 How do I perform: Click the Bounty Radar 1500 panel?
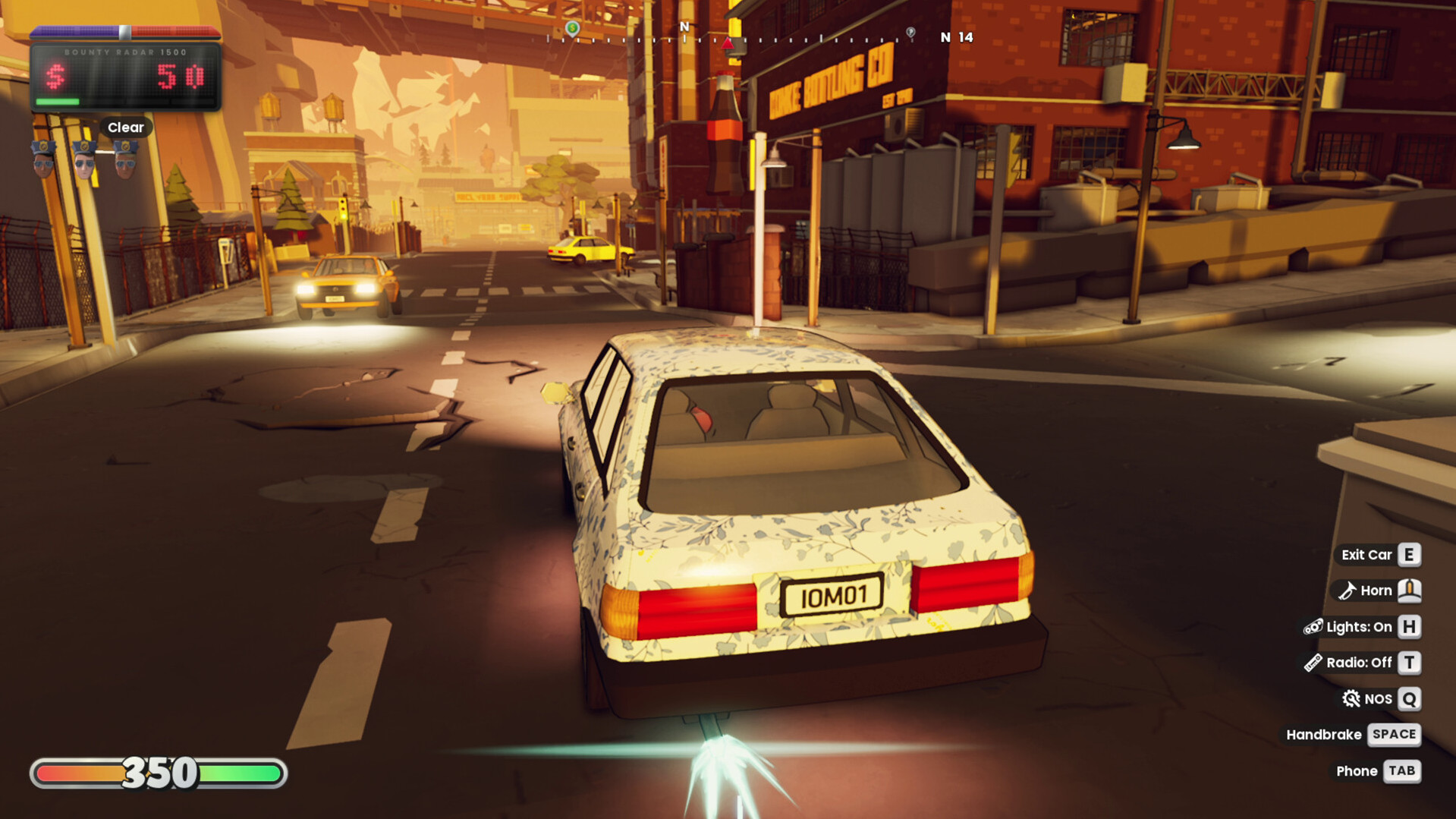tap(126, 77)
